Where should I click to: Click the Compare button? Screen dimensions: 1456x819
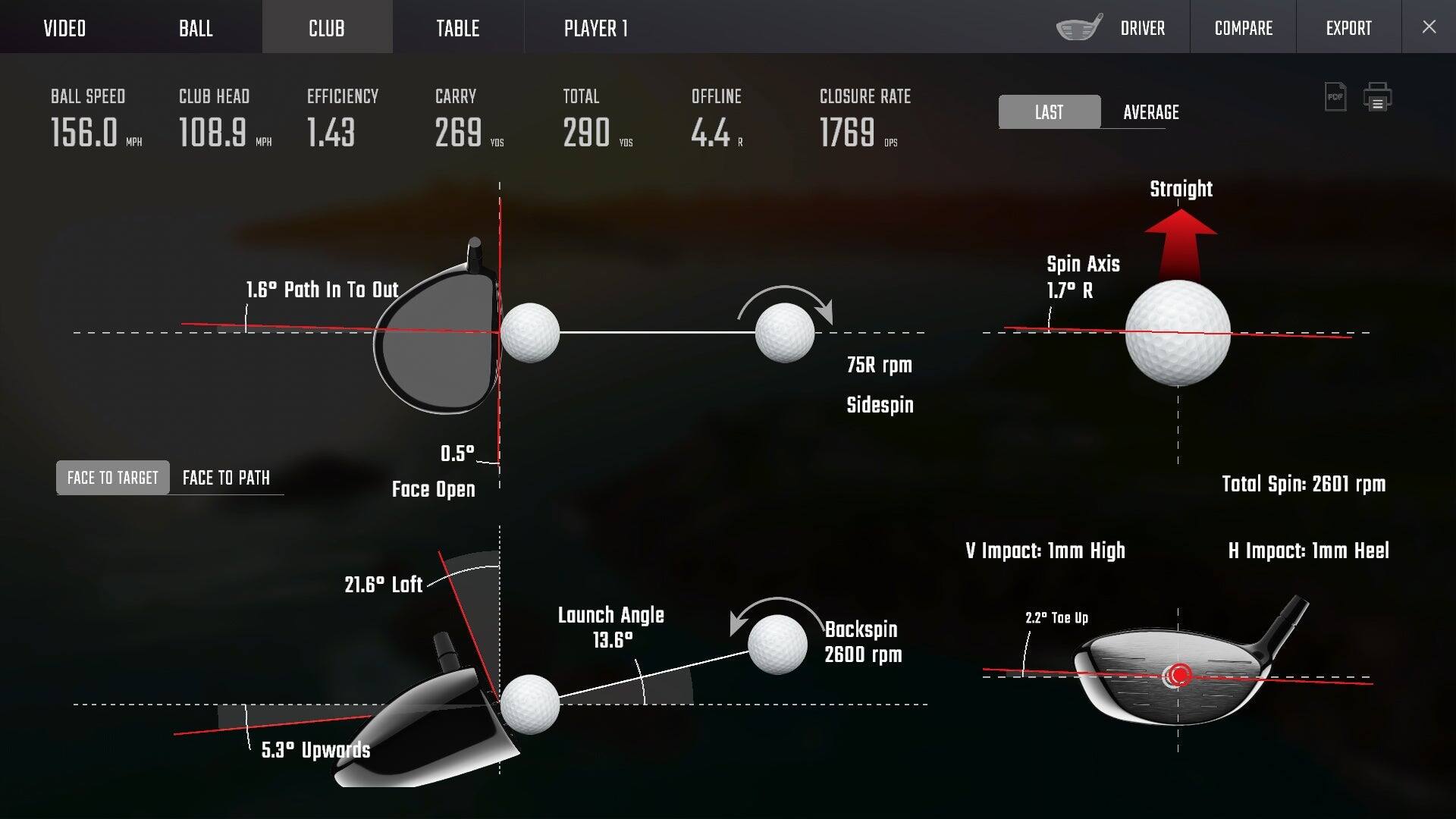pyautogui.click(x=1242, y=27)
